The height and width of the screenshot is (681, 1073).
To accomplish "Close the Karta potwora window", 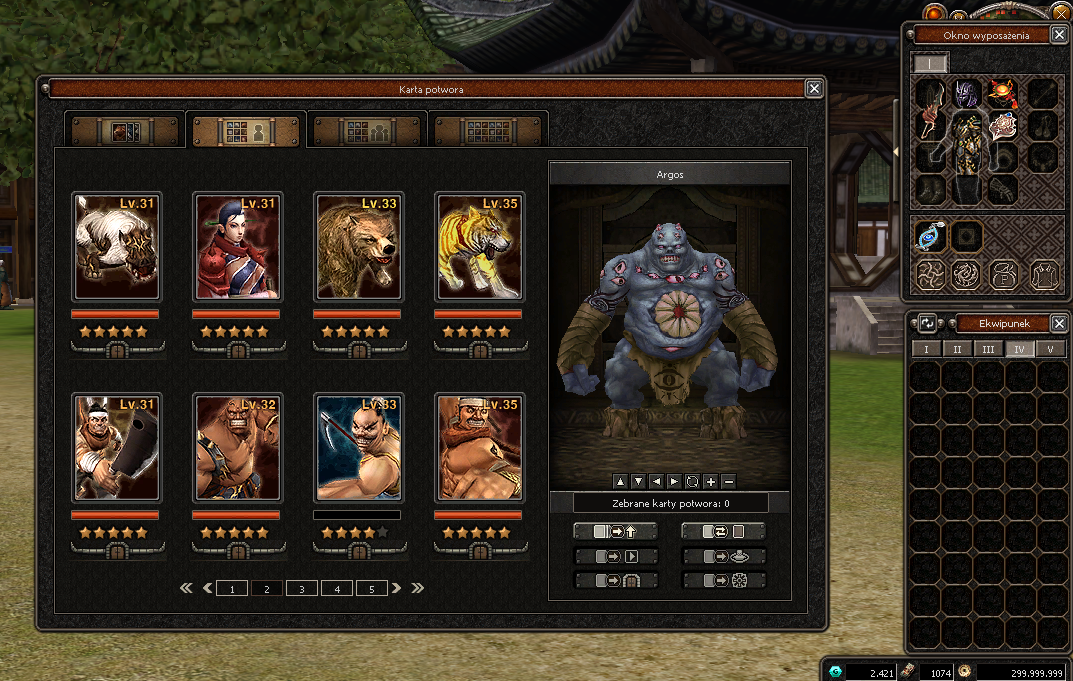I will (x=814, y=89).
